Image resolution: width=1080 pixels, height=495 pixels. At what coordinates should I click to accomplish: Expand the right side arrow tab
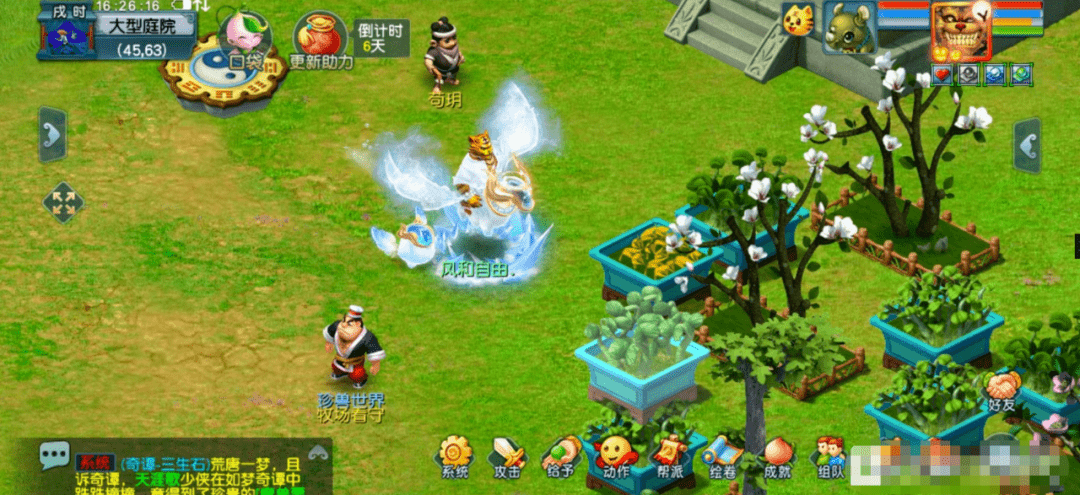[x=1027, y=145]
